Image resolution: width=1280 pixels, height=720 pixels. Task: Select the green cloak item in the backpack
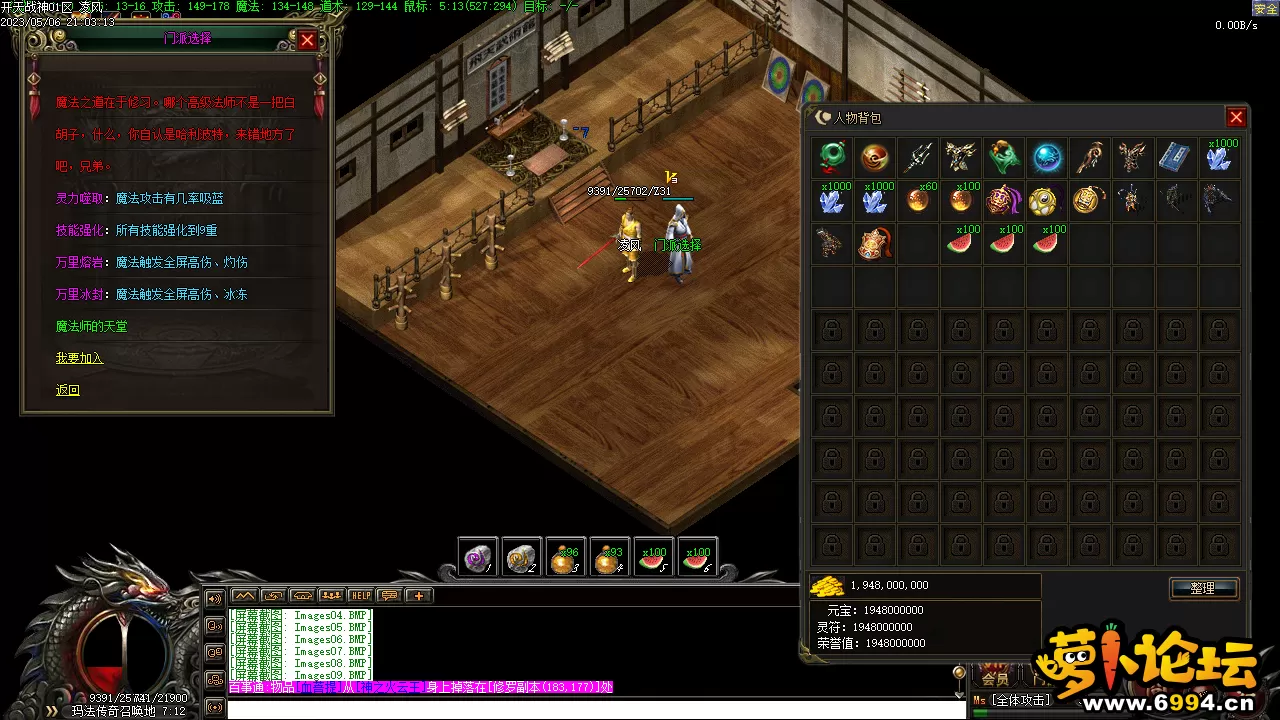pos(1004,157)
